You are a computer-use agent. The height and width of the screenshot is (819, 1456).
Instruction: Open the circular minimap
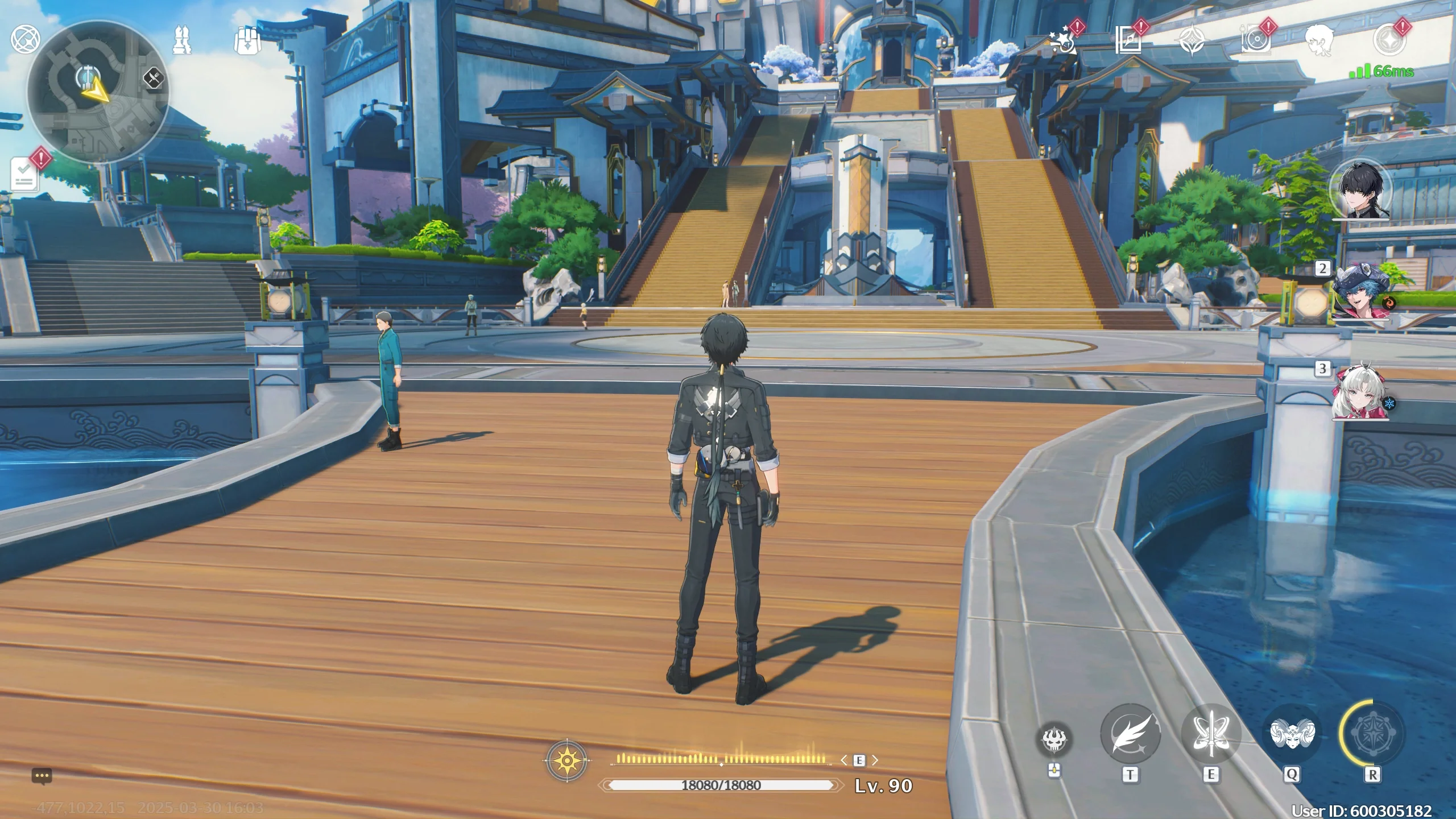tap(97, 92)
